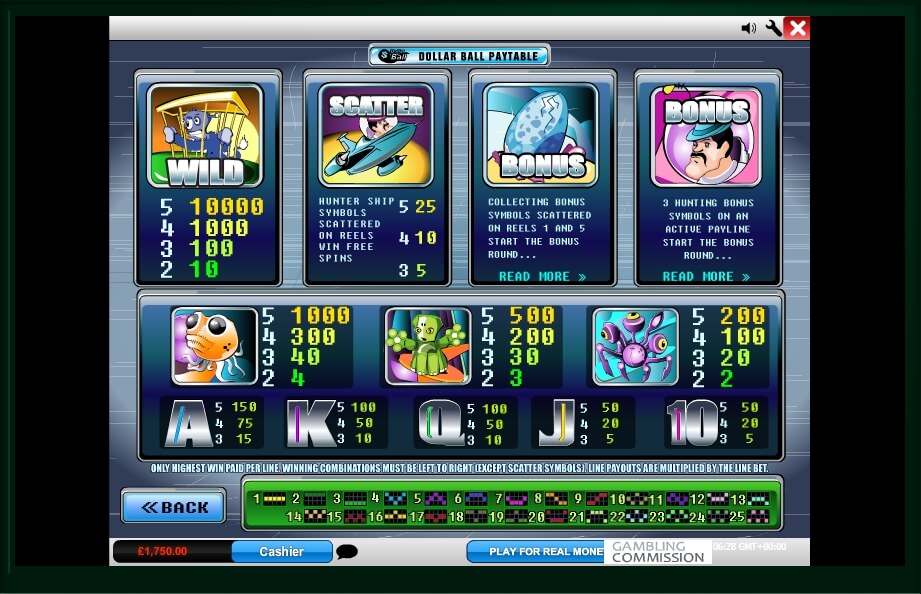Read more about the egg bonus

542,276
